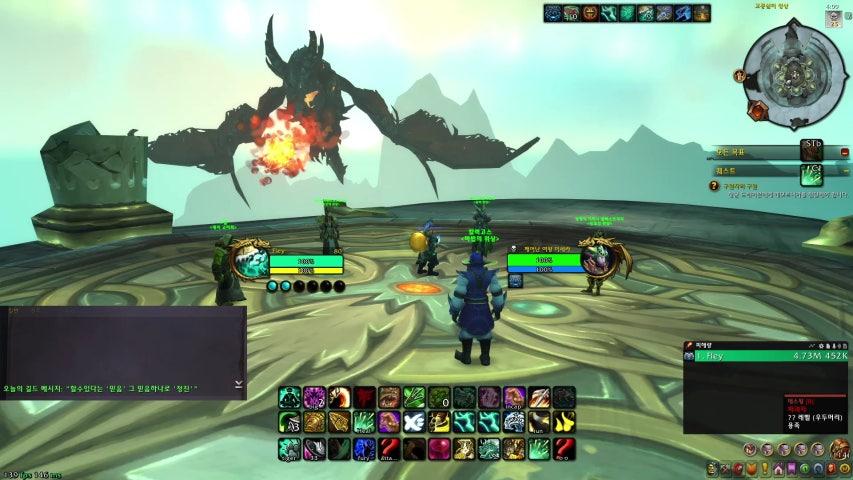This screenshot has width=853, height=480.
Task: Activate the magenta orb ability icon
Action: (439, 448)
